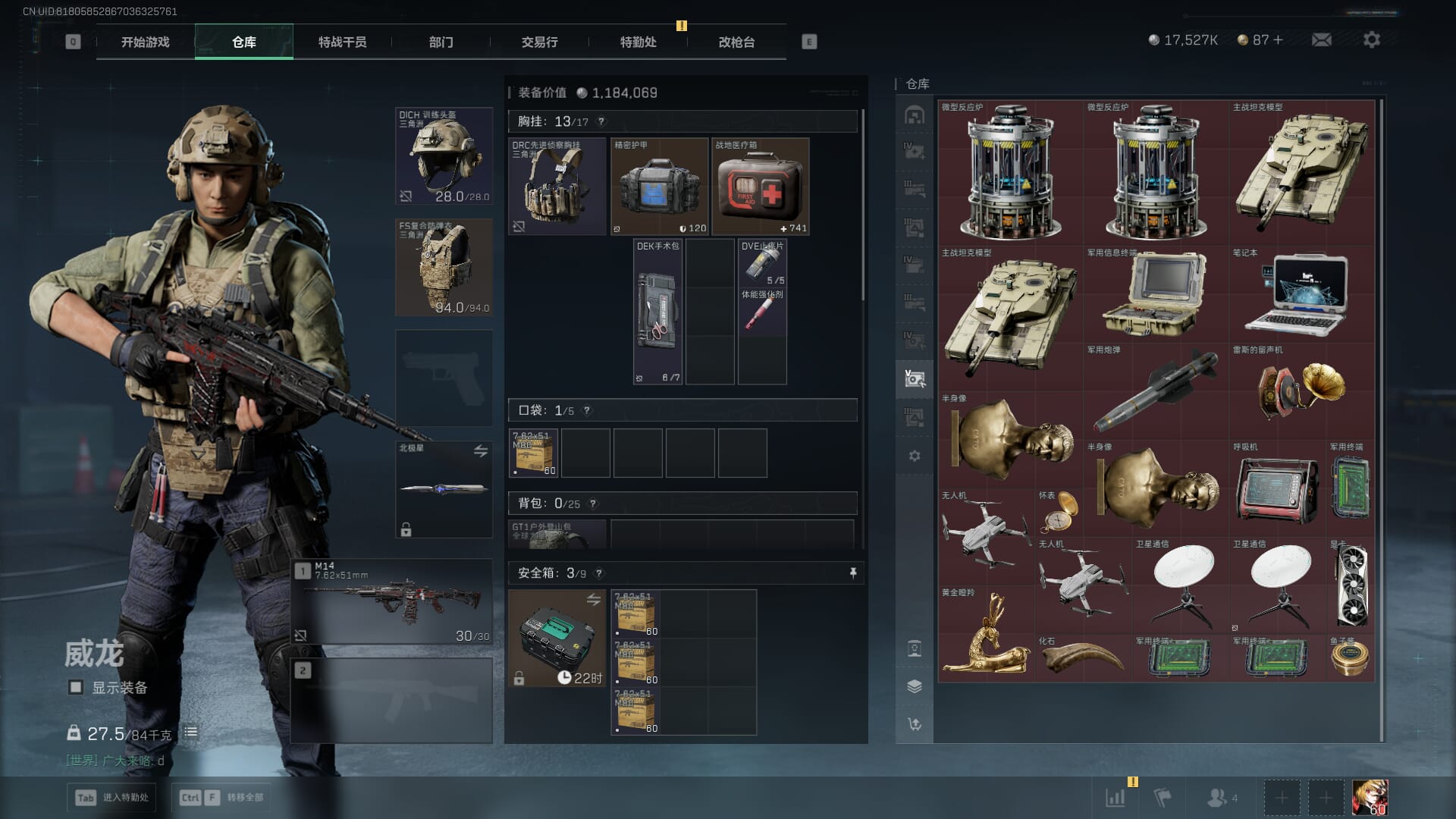Screen dimensions: 1456x819
Task: Open the mail envelope icon
Action: (x=1321, y=39)
